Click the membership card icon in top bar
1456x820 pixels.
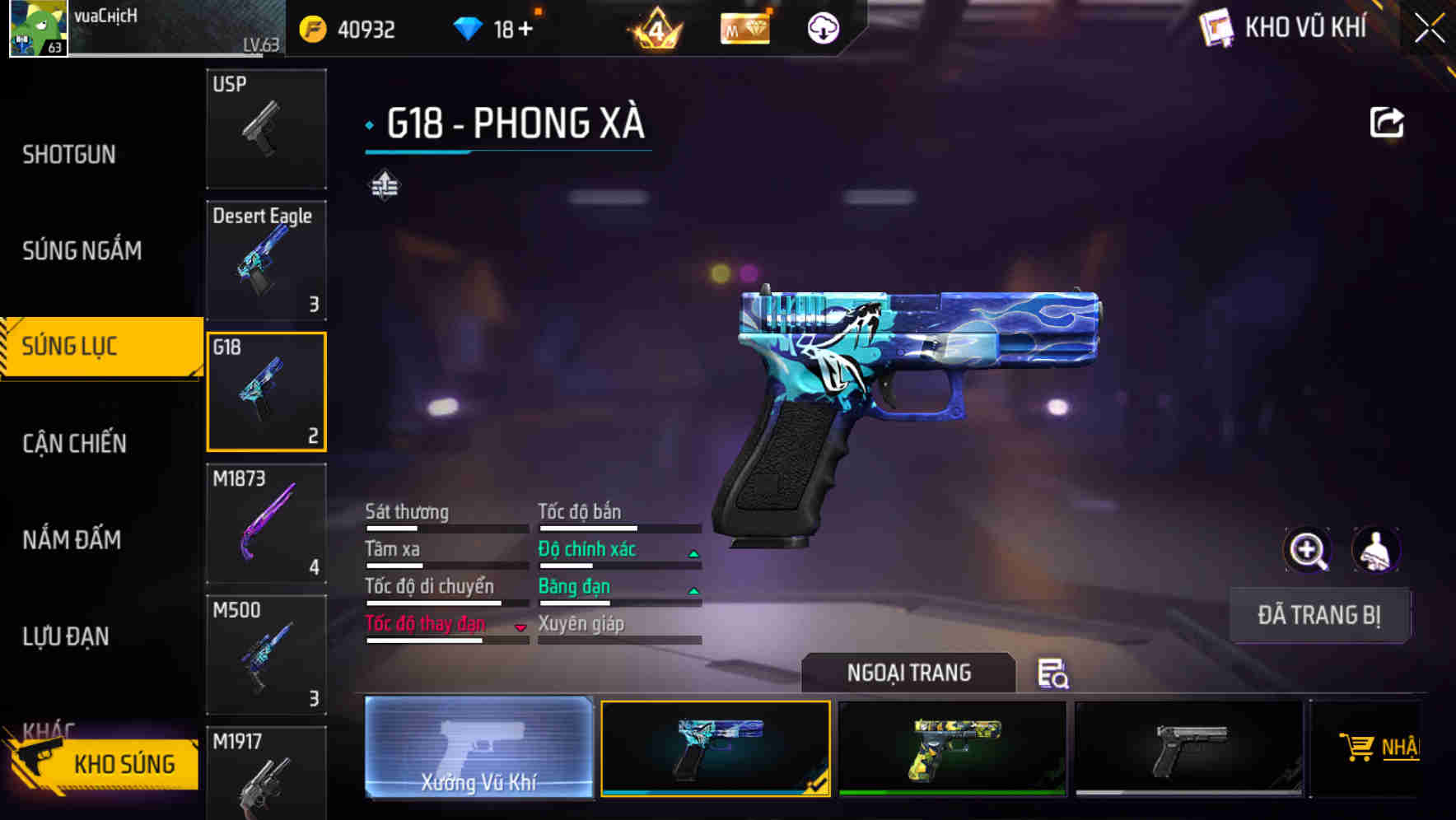tap(744, 27)
